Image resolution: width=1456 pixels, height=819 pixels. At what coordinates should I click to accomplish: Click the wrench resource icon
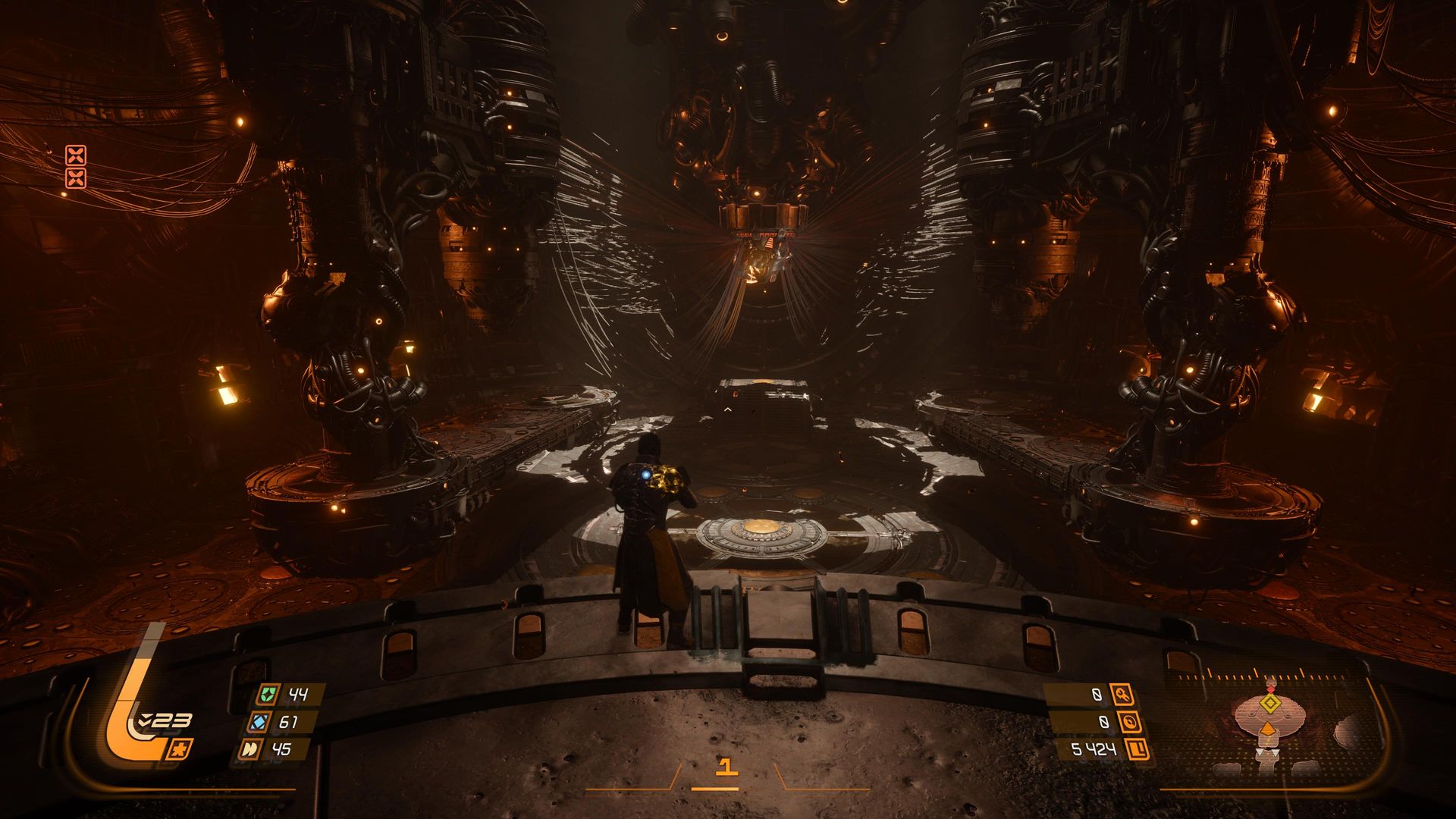(x=1121, y=694)
